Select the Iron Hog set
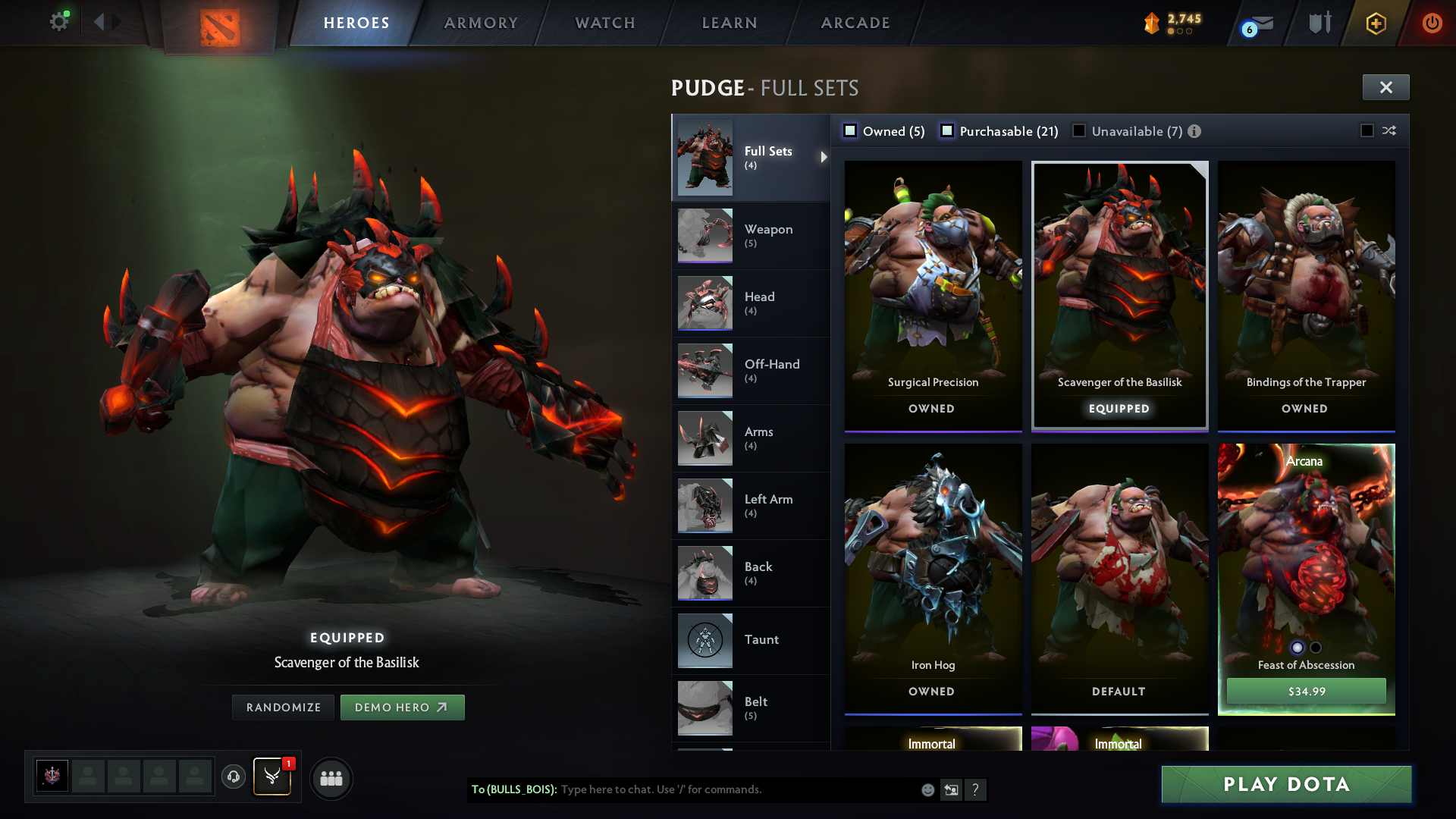The height and width of the screenshot is (819, 1456). click(x=933, y=578)
